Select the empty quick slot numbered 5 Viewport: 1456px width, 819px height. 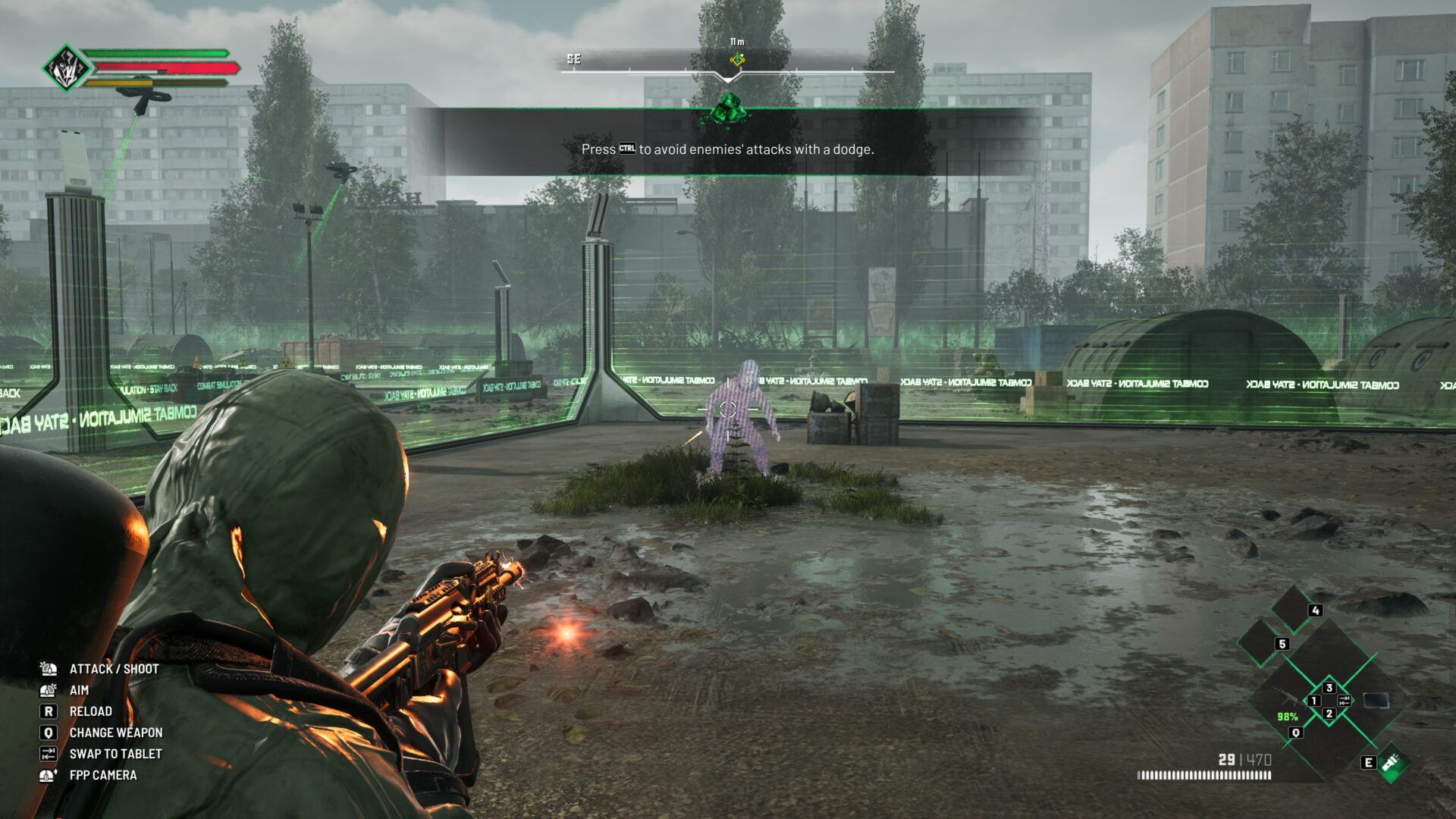(x=1261, y=642)
